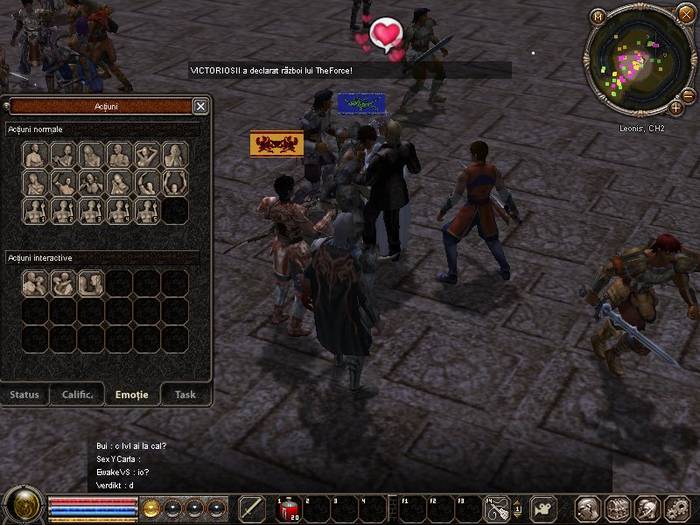700x525 pixels.
Task: Open the Calific. tab
Action: pyautogui.click(x=78, y=394)
